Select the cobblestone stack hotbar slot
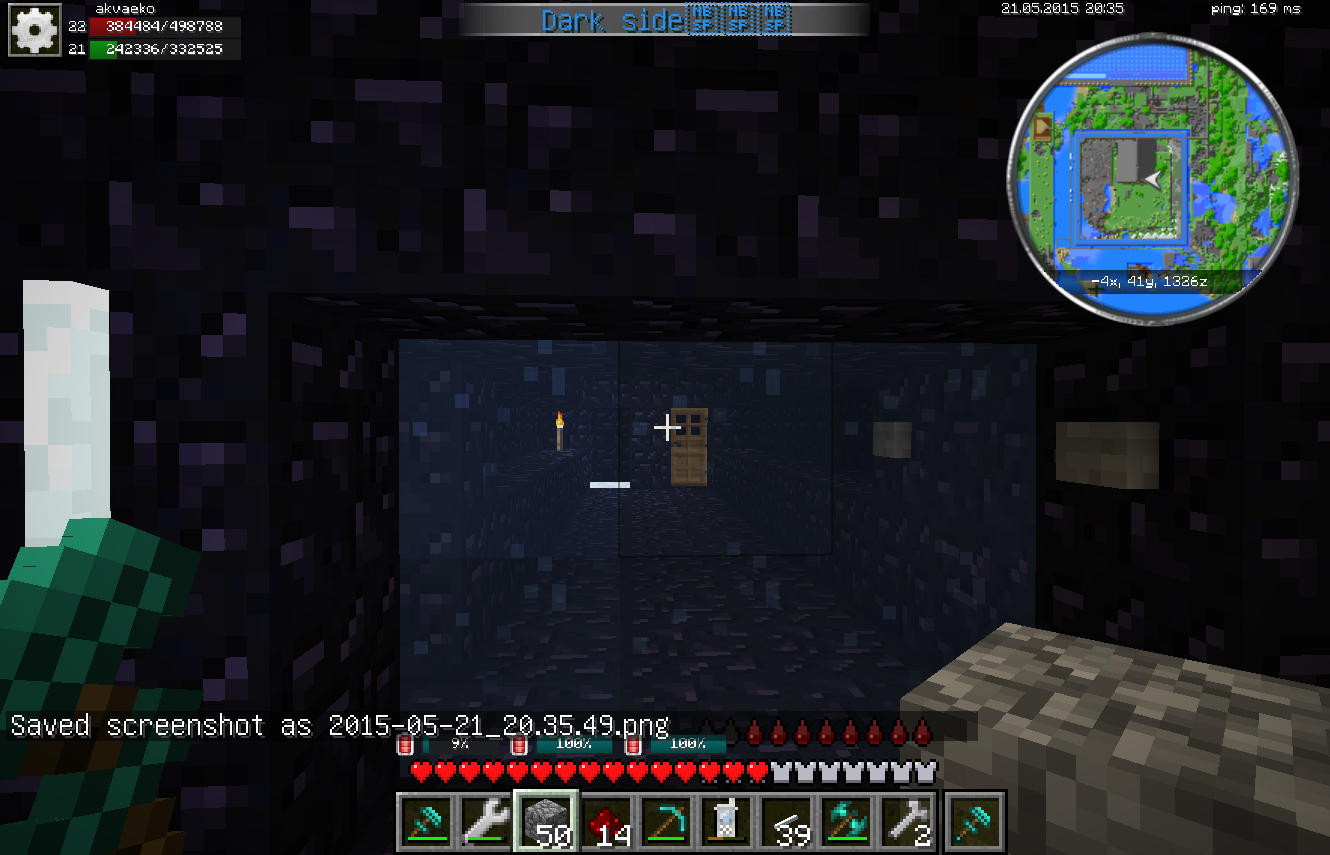This screenshot has height=855, width=1330. click(545, 822)
